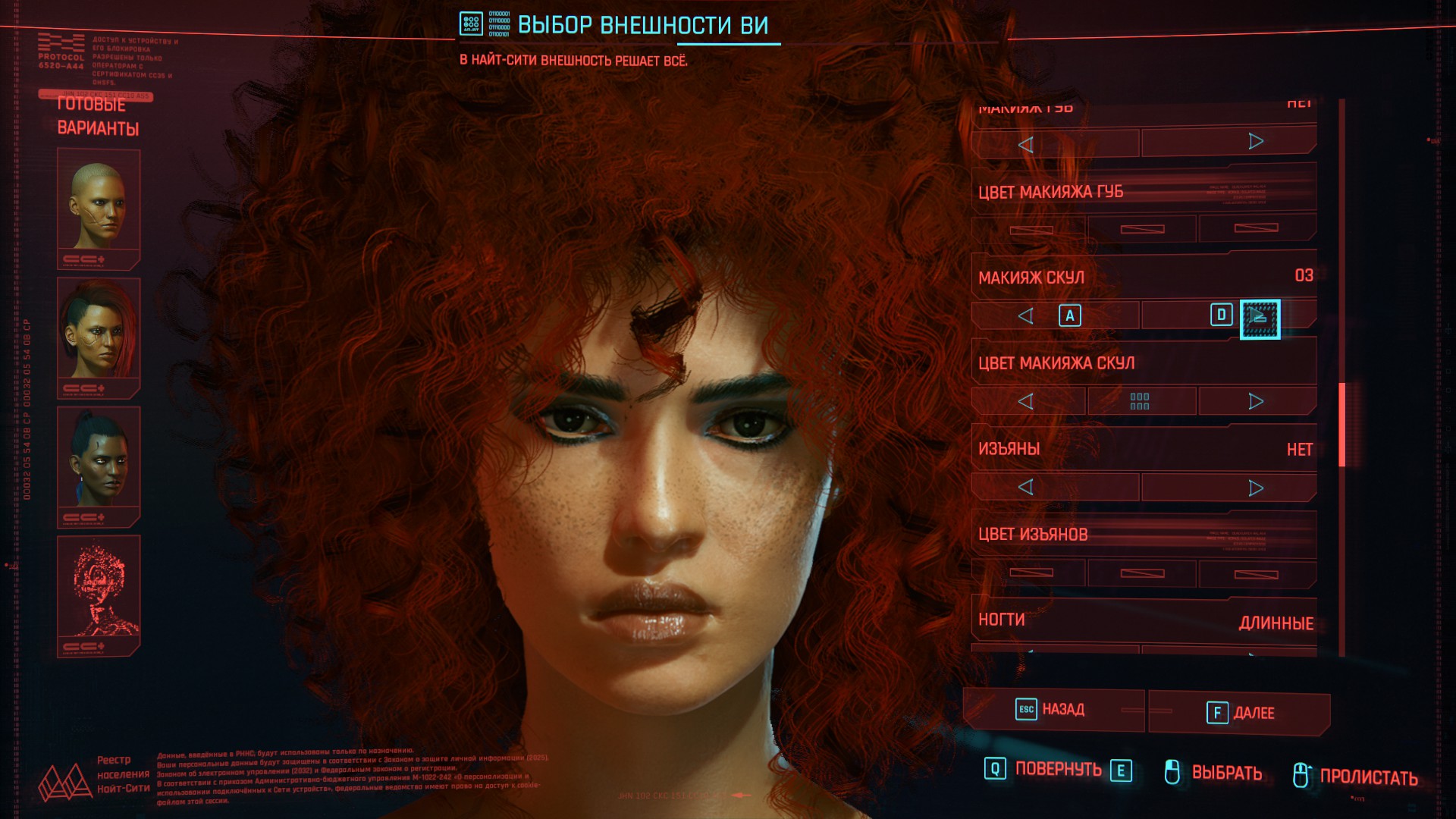
Task: Pick the dark-haired bun preset portrait
Action: tap(99, 464)
